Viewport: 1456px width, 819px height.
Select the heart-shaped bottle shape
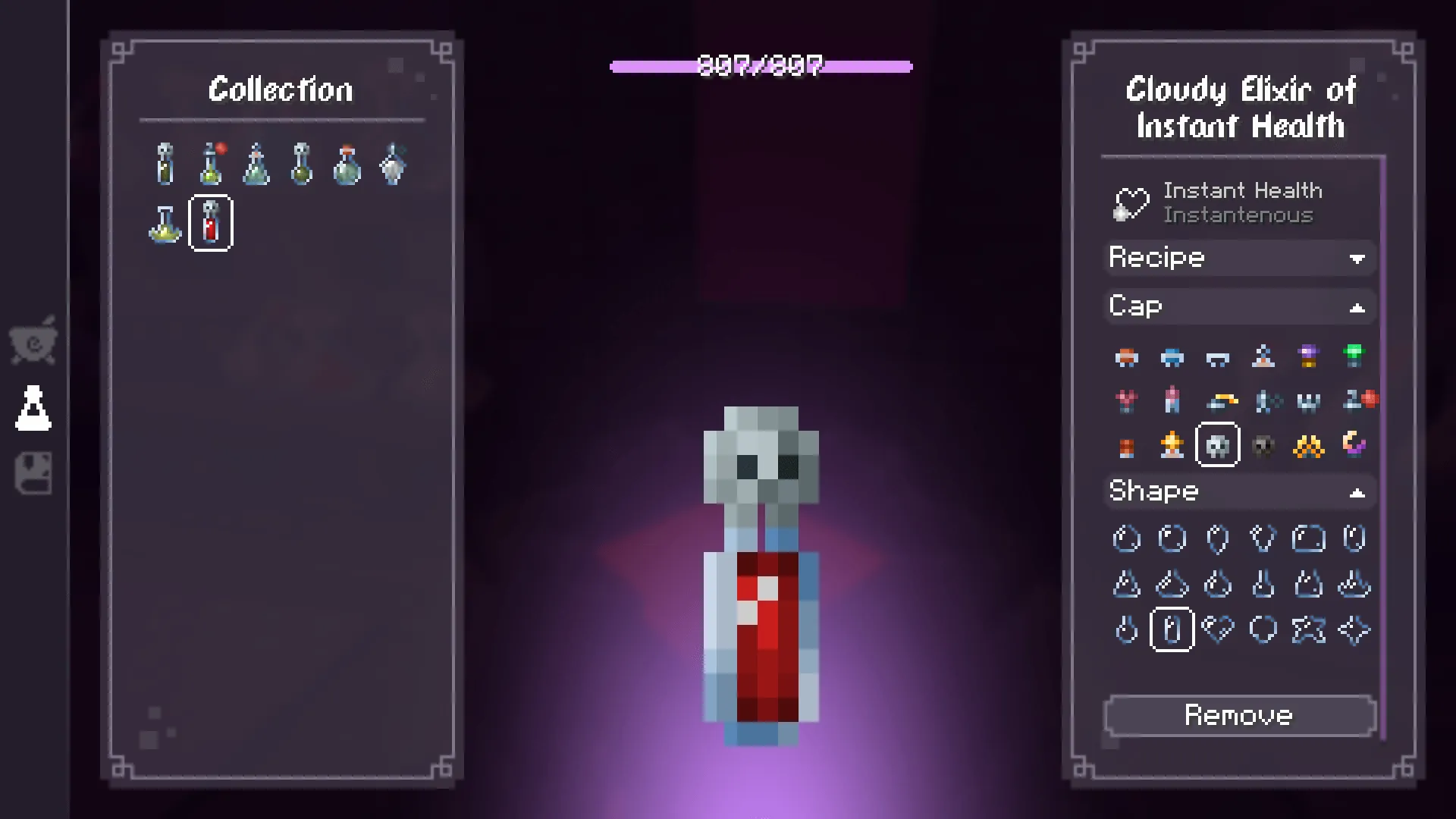click(1219, 628)
